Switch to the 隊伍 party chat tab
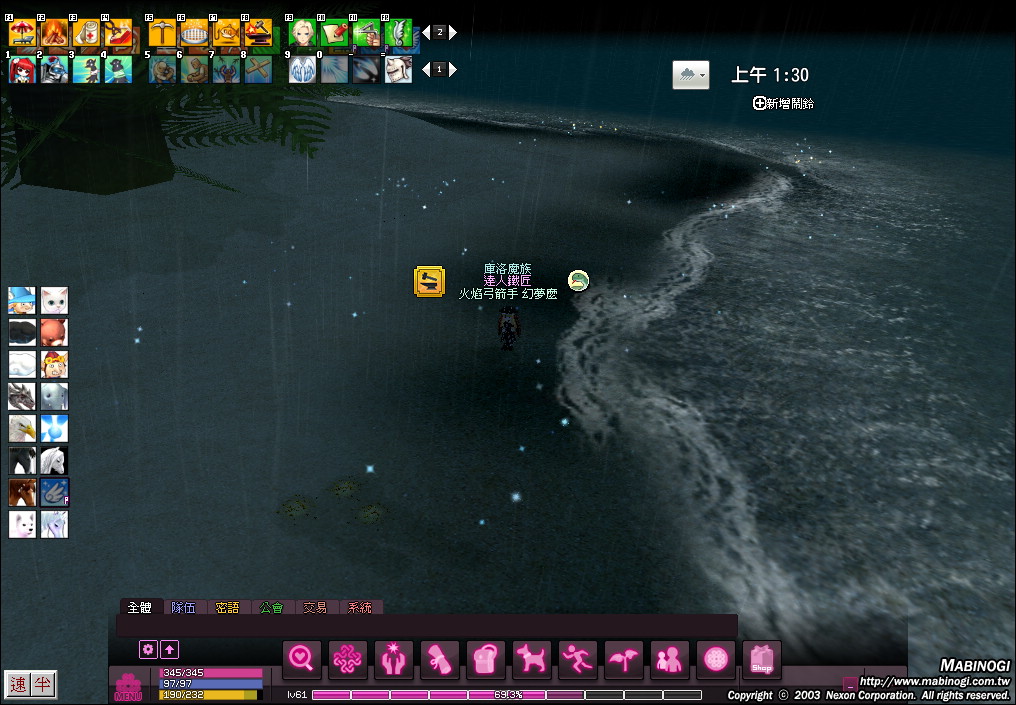Viewport: 1016px width, 705px height. coord(183,607)
